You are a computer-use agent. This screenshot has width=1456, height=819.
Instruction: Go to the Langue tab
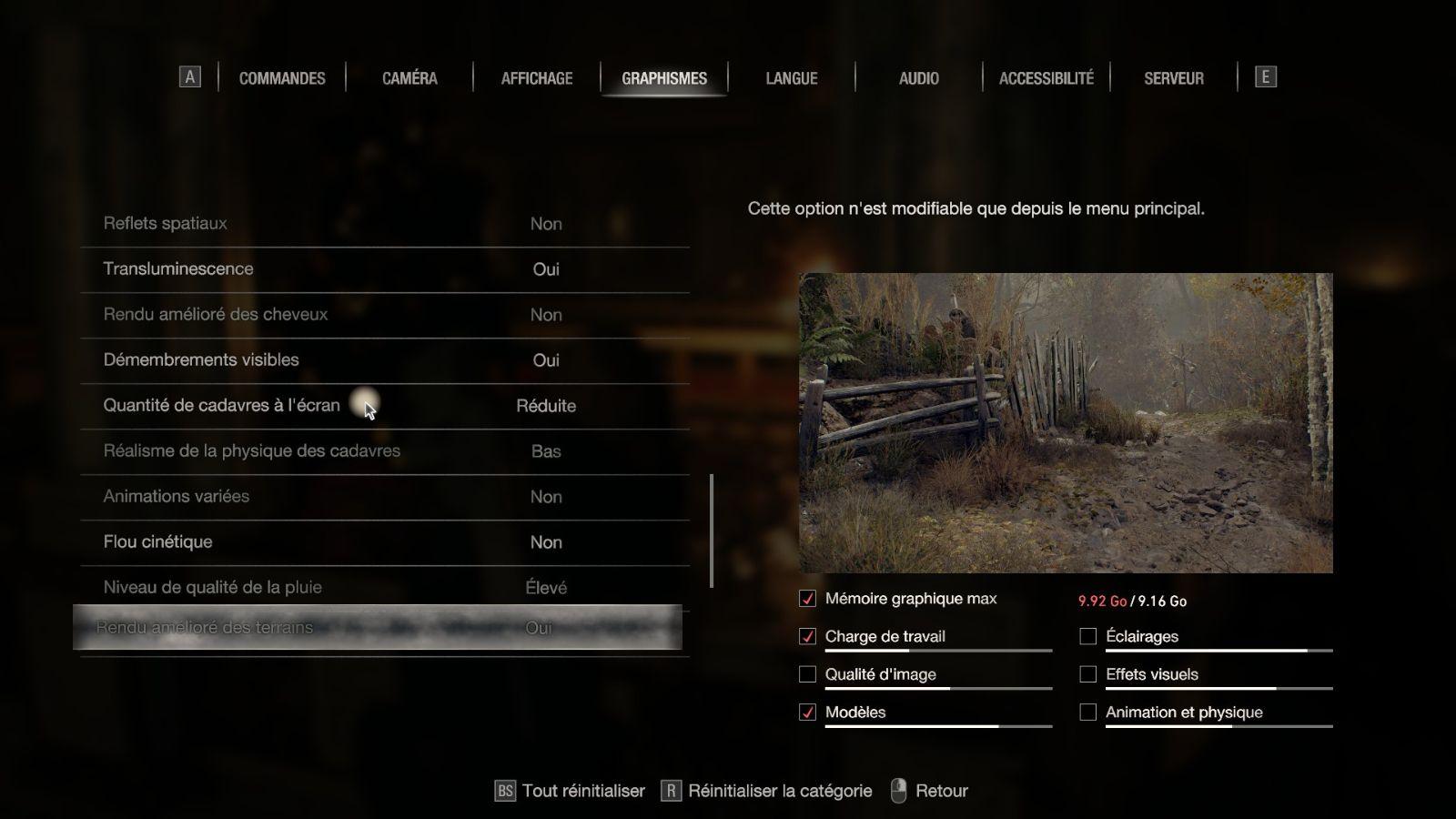(x=792, y=78)
